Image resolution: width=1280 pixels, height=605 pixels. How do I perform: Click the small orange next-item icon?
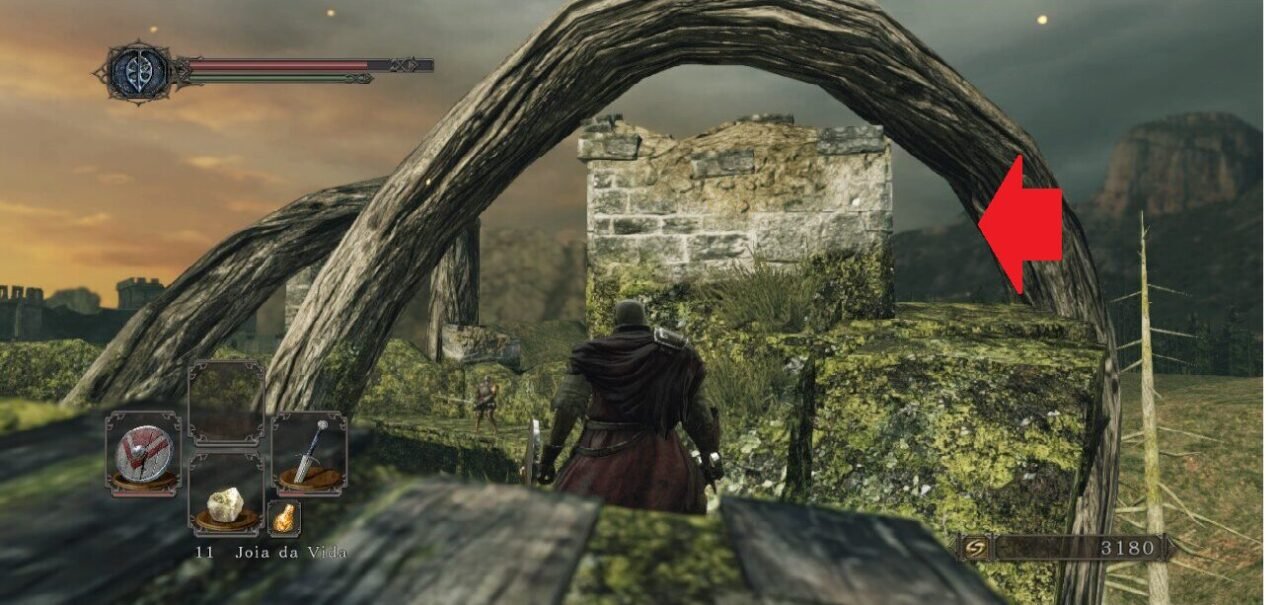284,518
